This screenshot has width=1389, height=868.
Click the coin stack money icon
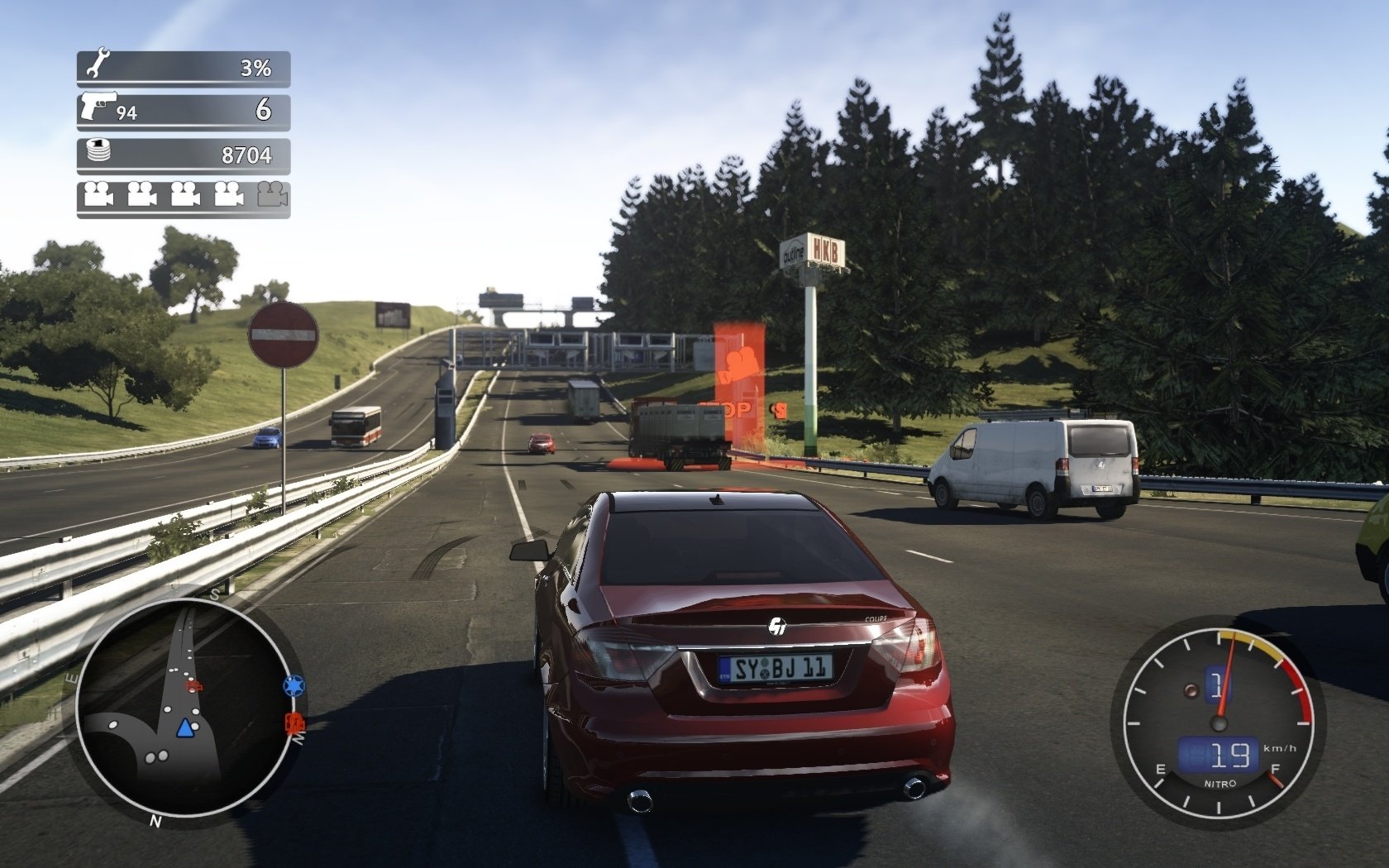pyautogui.click(x=101, y=151)
